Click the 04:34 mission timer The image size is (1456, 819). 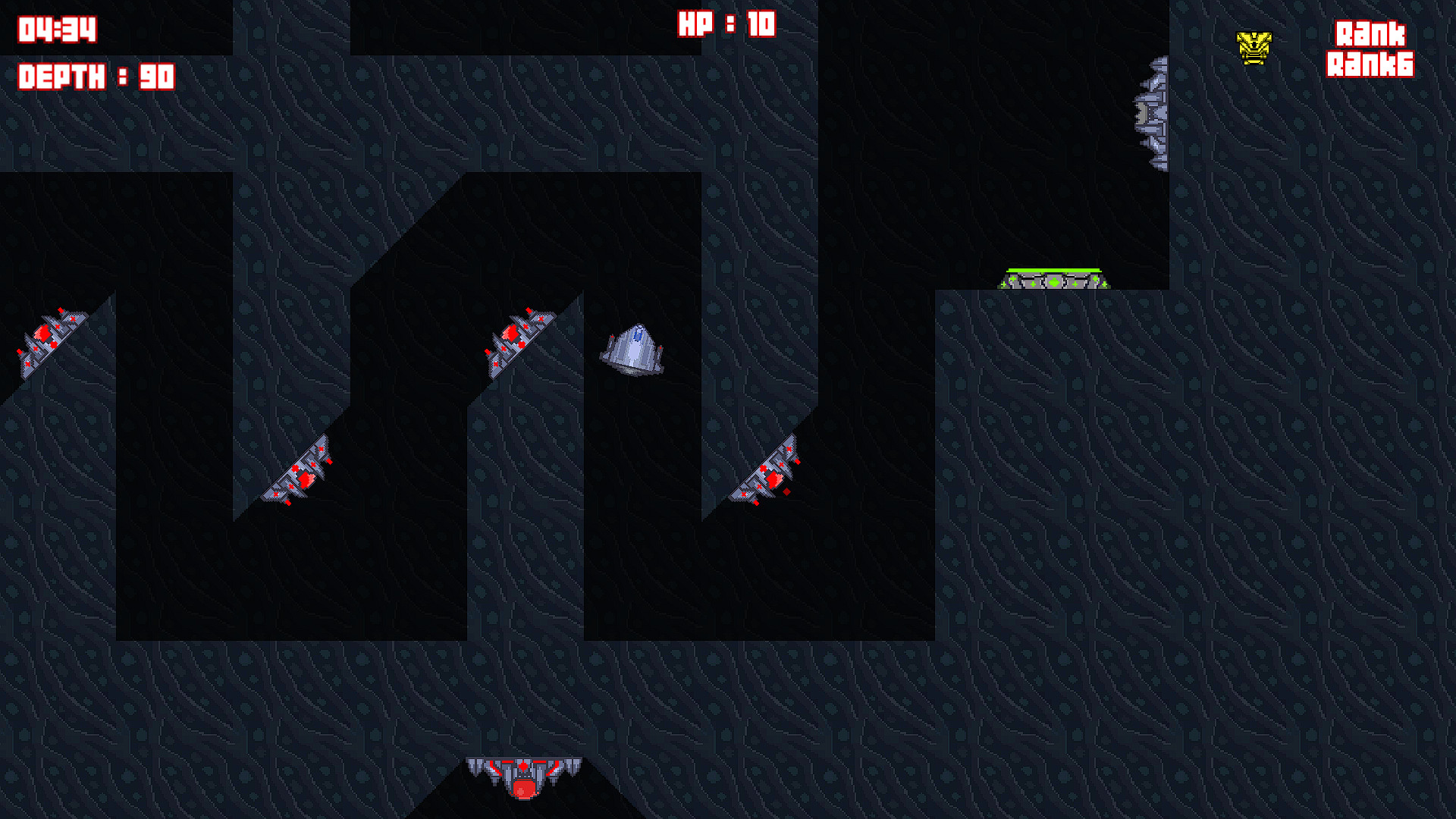click(57, 29)
